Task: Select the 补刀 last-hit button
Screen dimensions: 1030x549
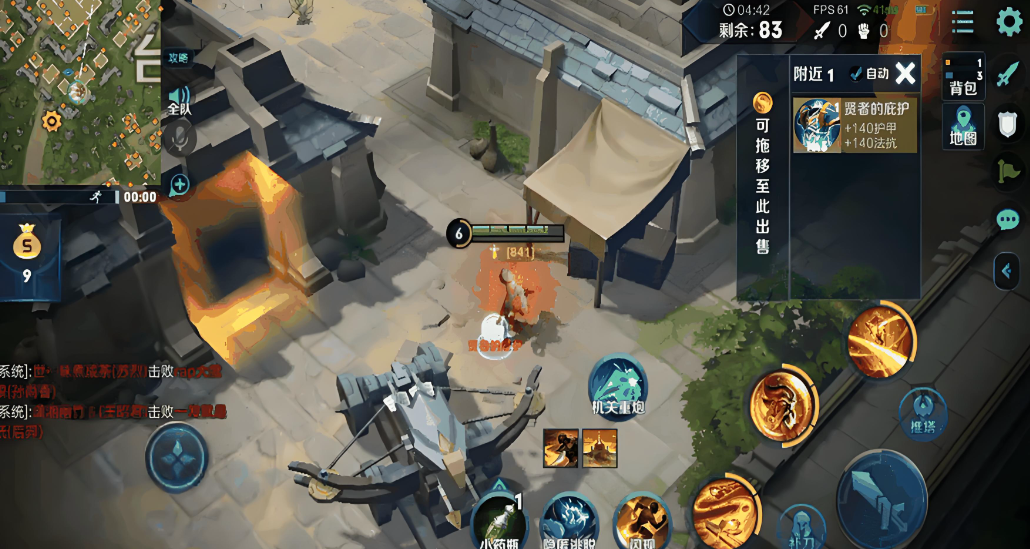Action: (800, 526)
